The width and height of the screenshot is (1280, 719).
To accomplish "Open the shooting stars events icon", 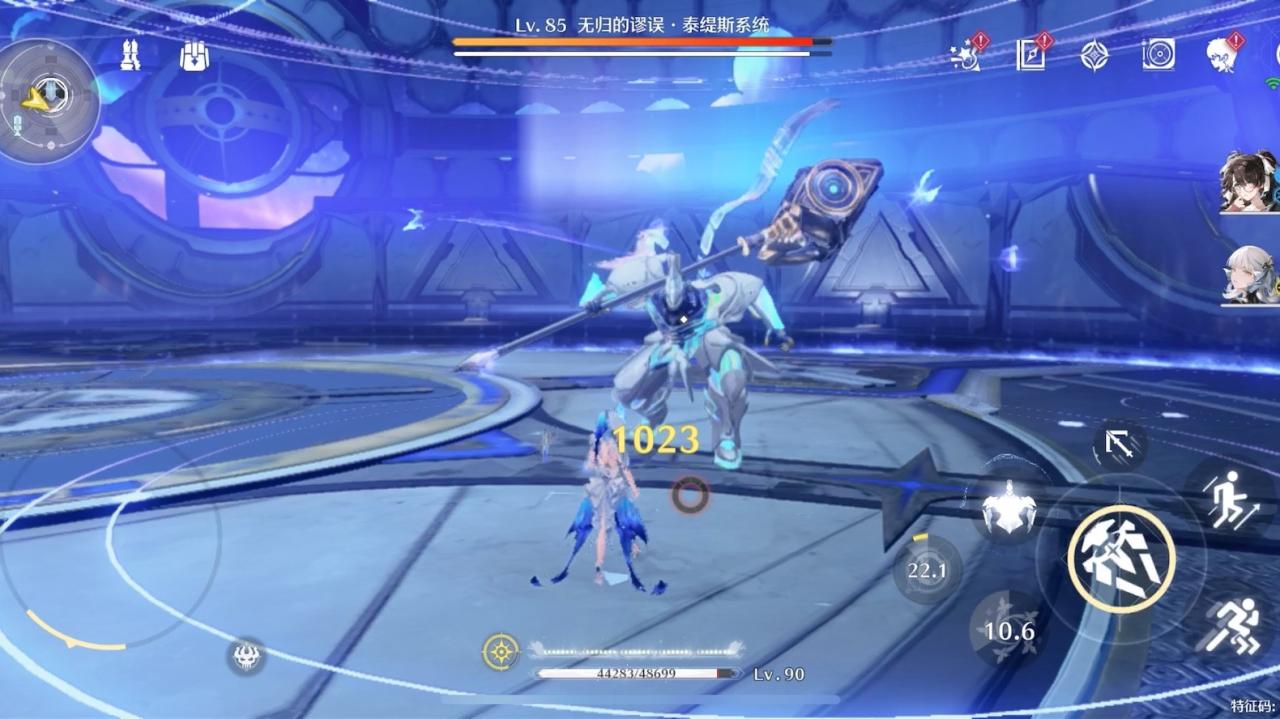I will pyautogui.click(x=967, y=56).
